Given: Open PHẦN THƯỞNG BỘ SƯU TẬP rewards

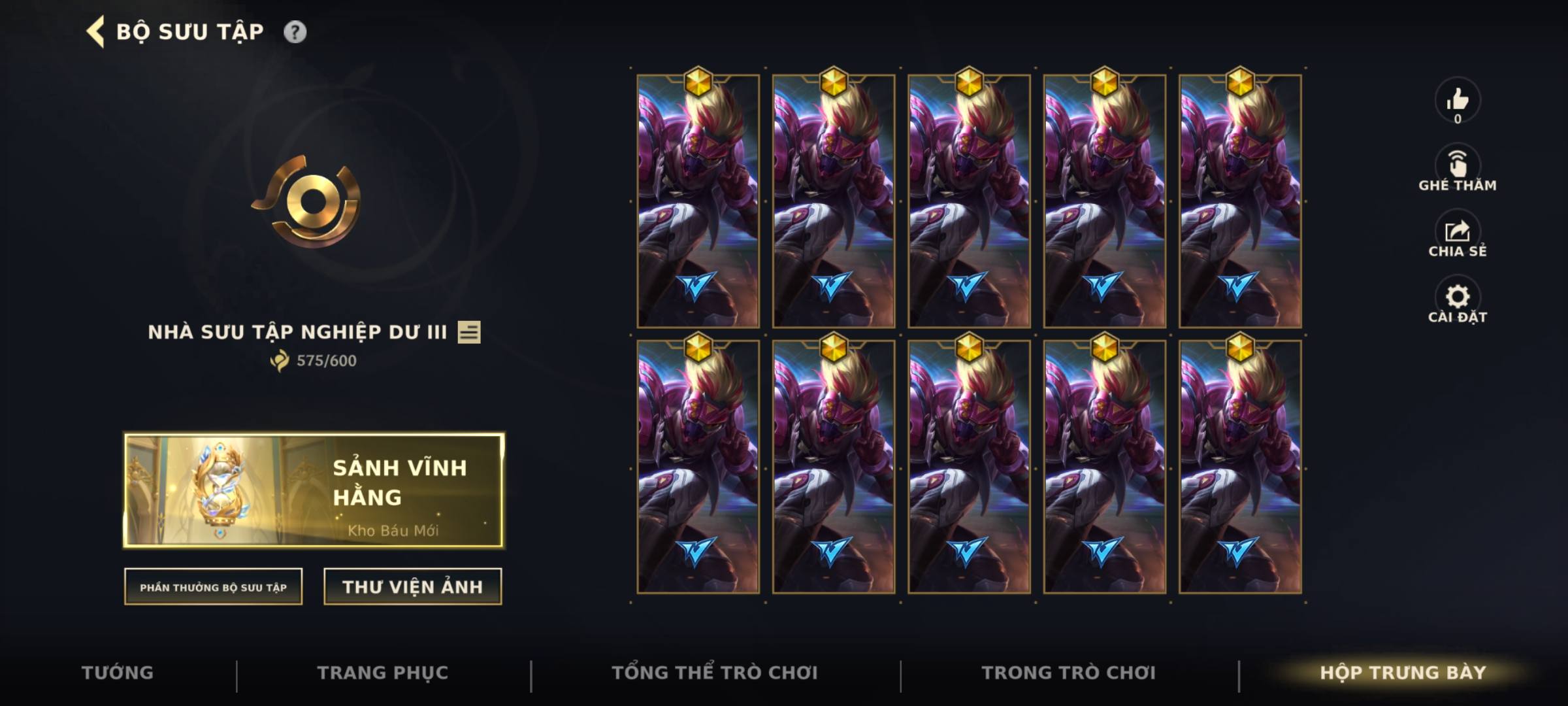Looking at the screenshot, I should pos(213,588).
